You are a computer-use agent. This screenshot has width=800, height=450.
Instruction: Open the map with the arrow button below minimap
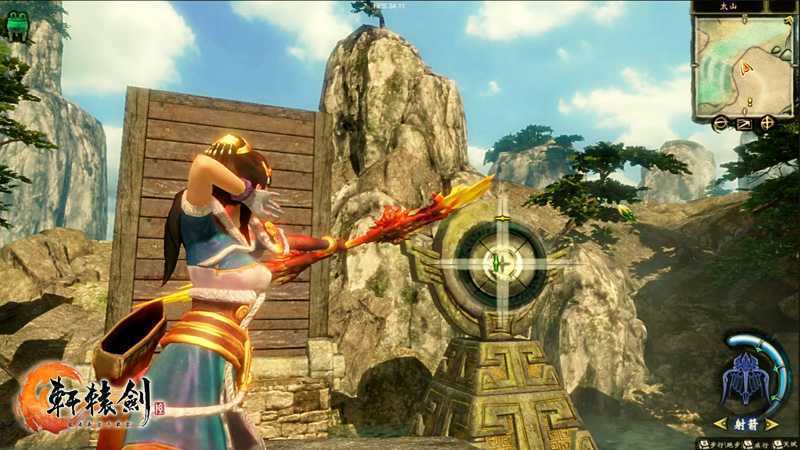[x=744, y=124]
